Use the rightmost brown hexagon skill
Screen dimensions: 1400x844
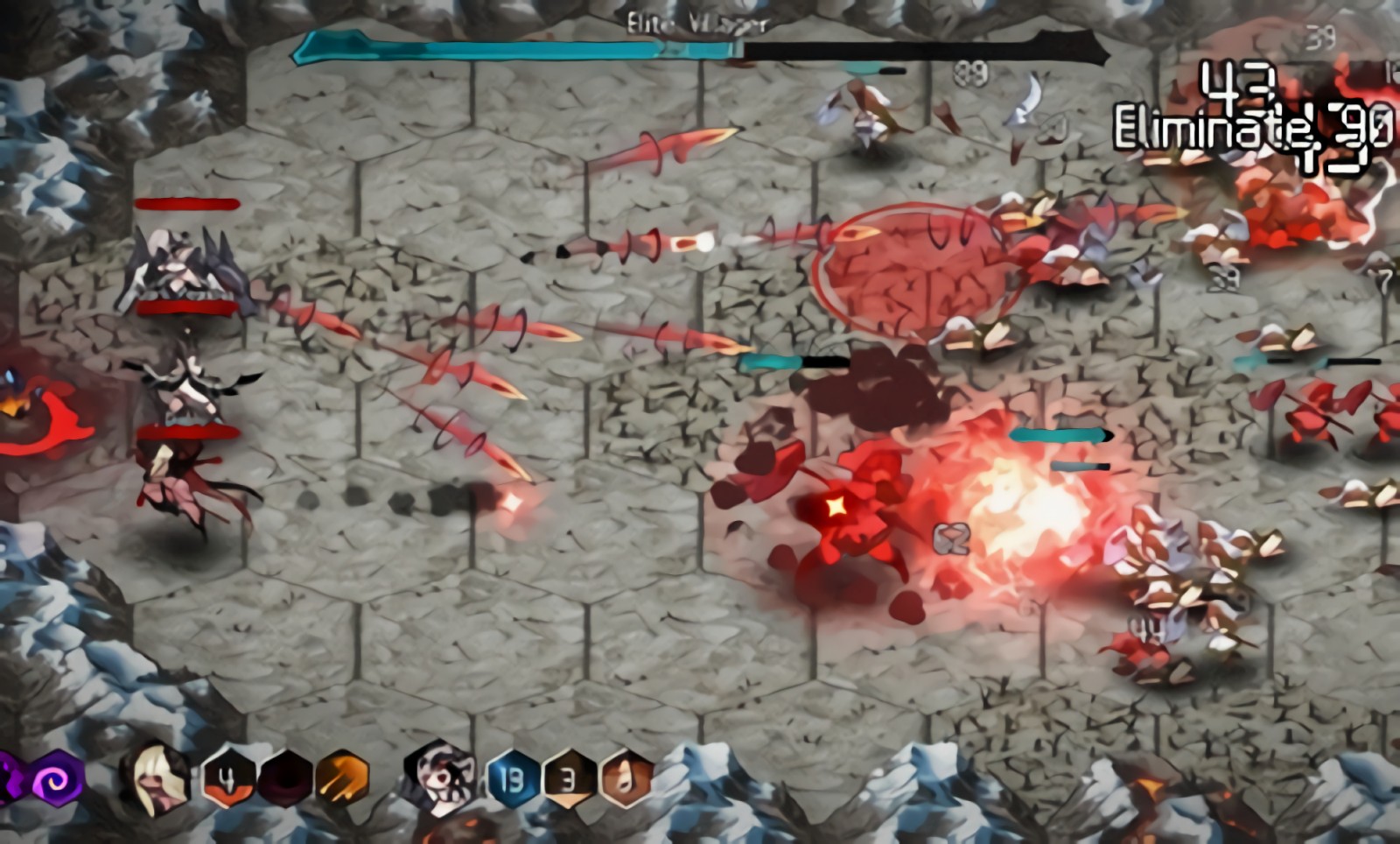tap(625, 778)
